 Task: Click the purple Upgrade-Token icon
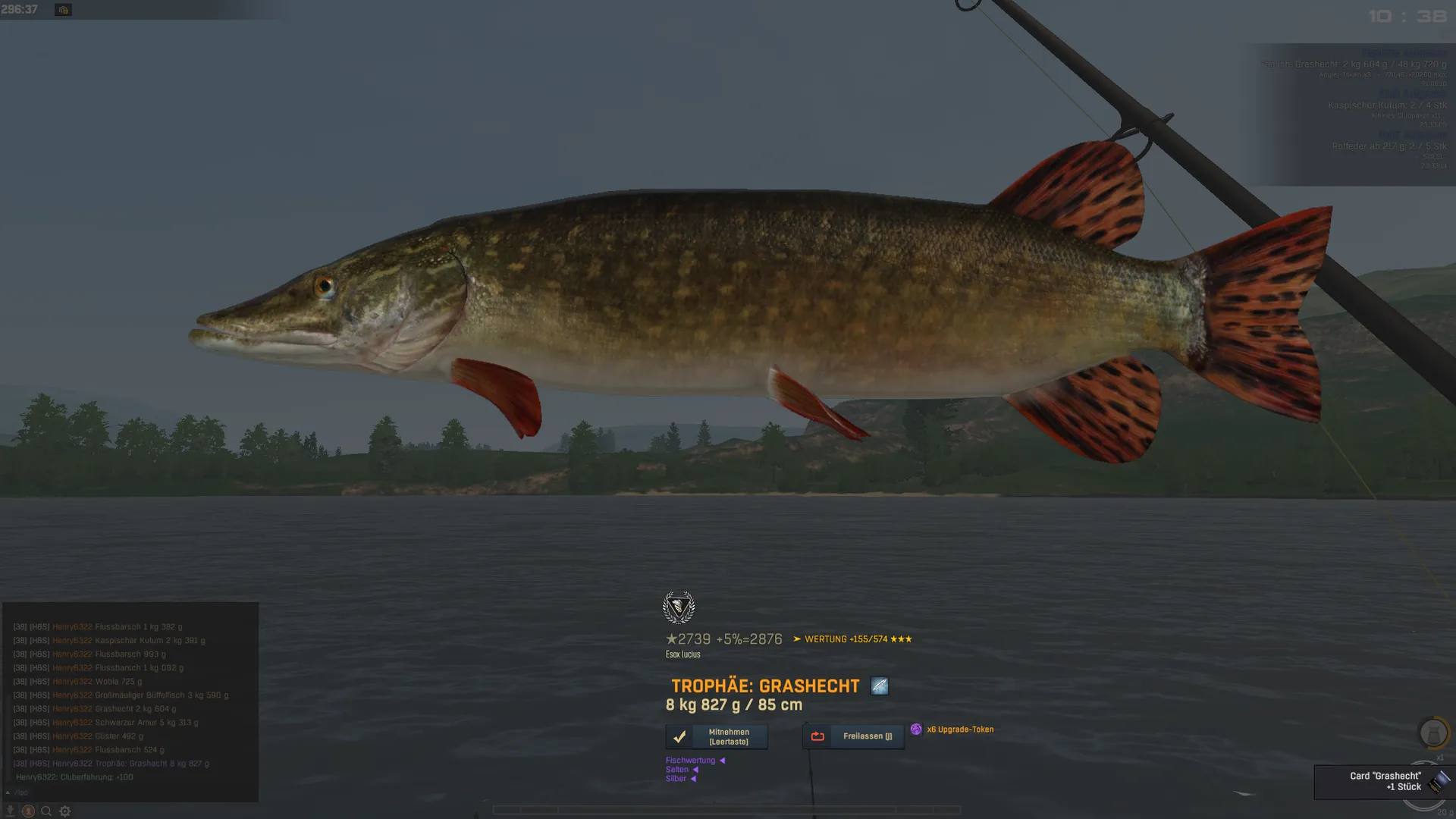pos(916,730)
